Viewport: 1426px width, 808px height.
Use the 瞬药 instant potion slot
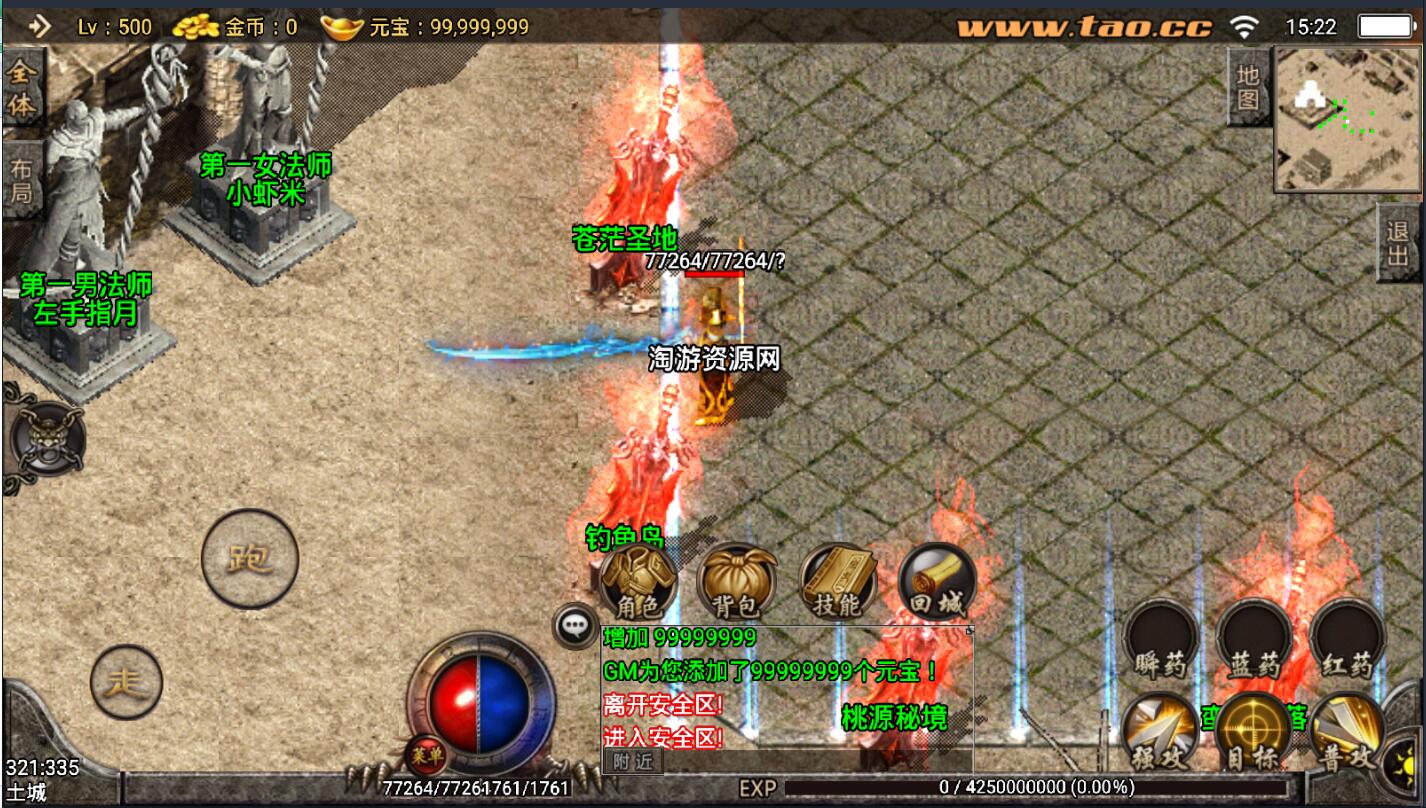1159,638
